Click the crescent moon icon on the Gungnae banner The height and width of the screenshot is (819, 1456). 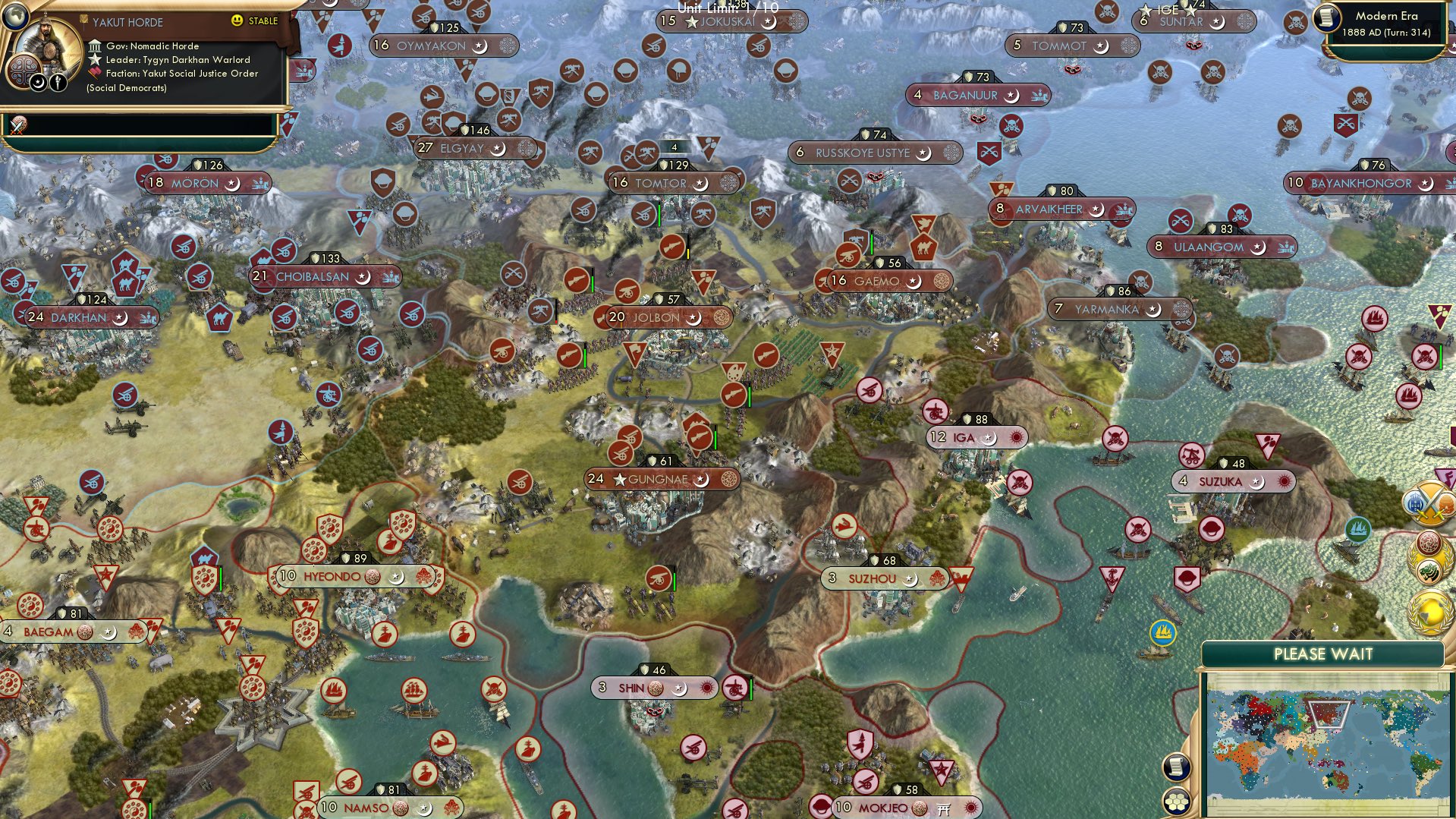point(702,479)
